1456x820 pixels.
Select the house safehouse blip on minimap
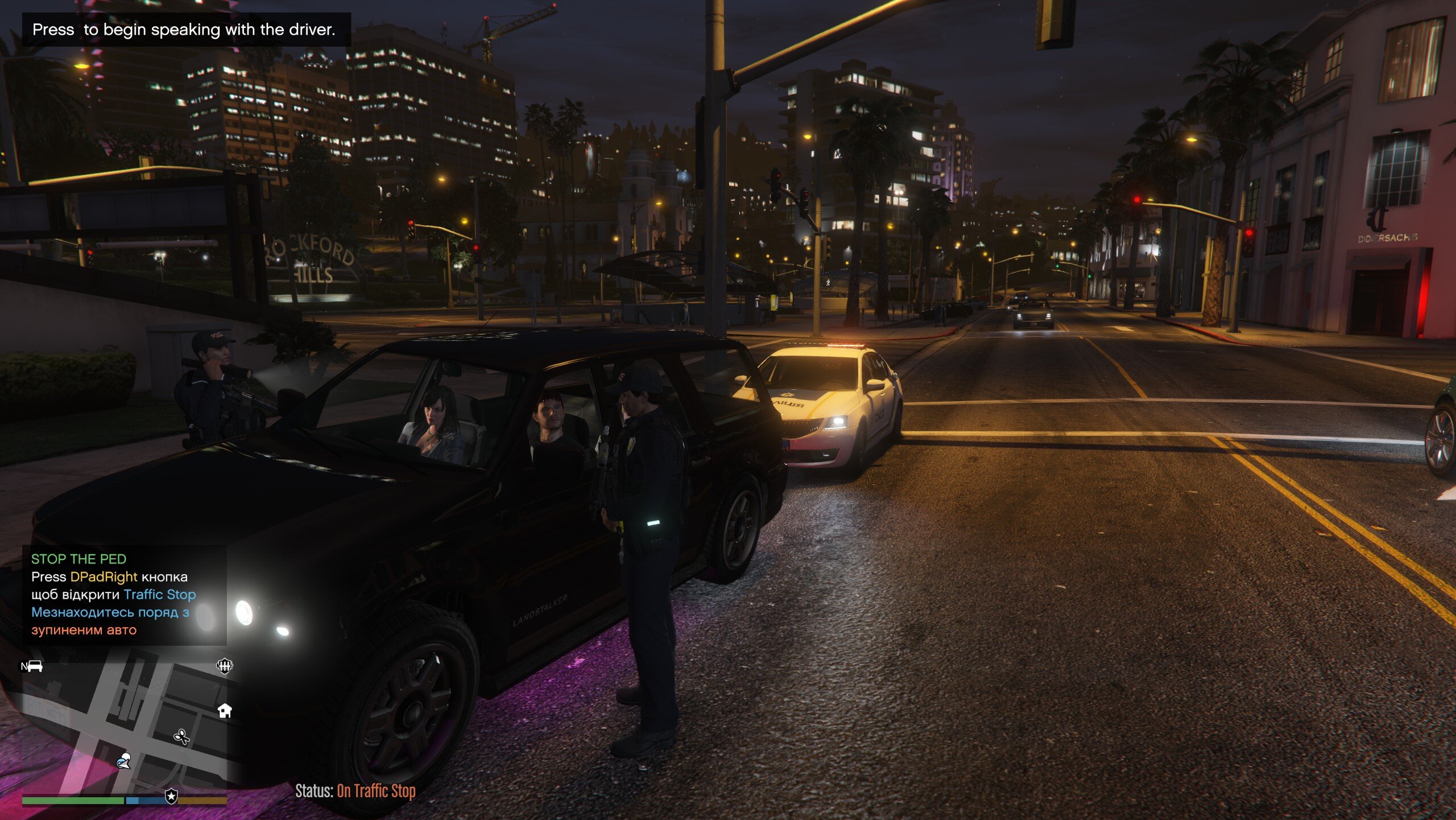tap(225, 710)
